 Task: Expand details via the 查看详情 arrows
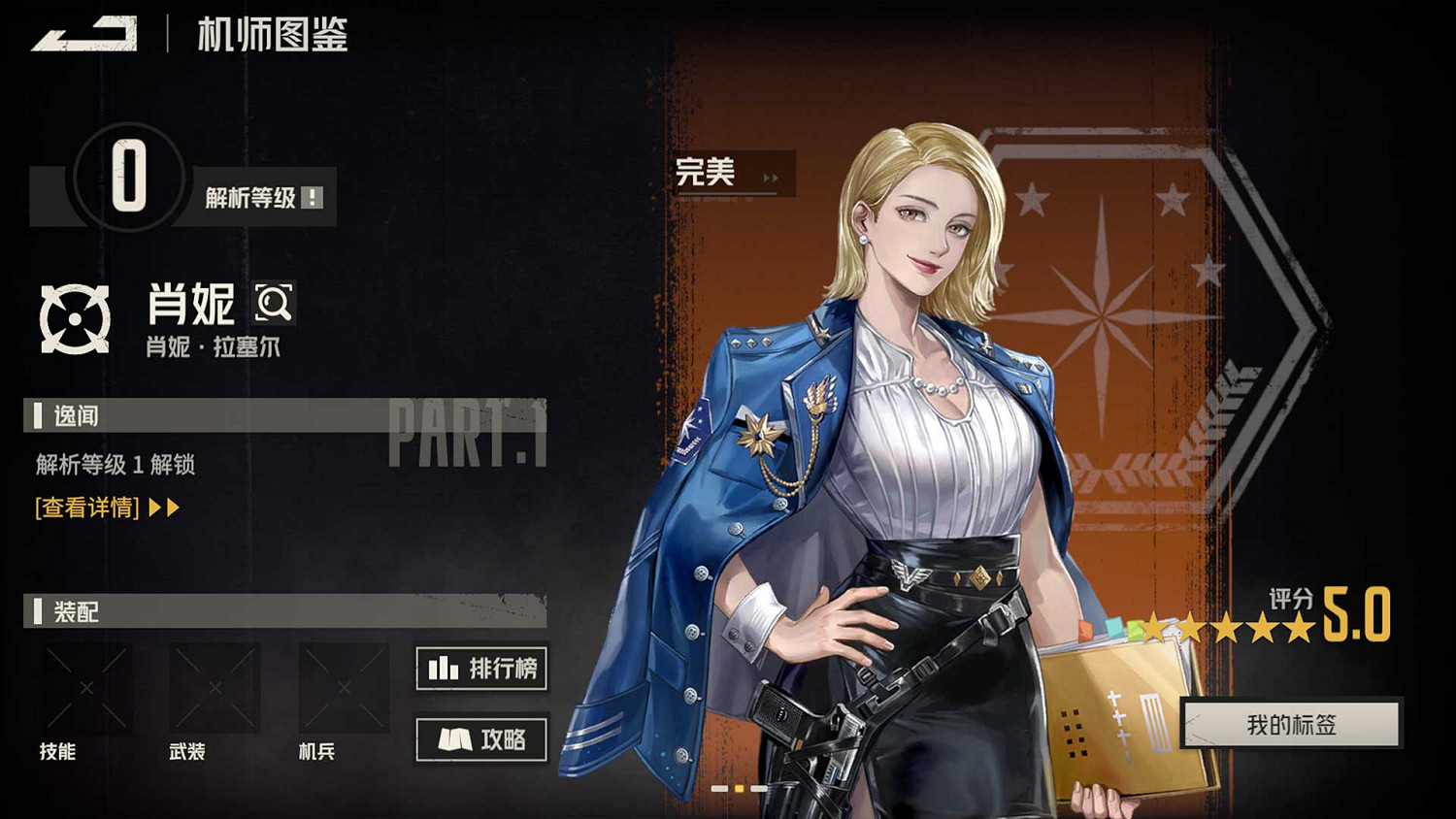tap(161, 507)
